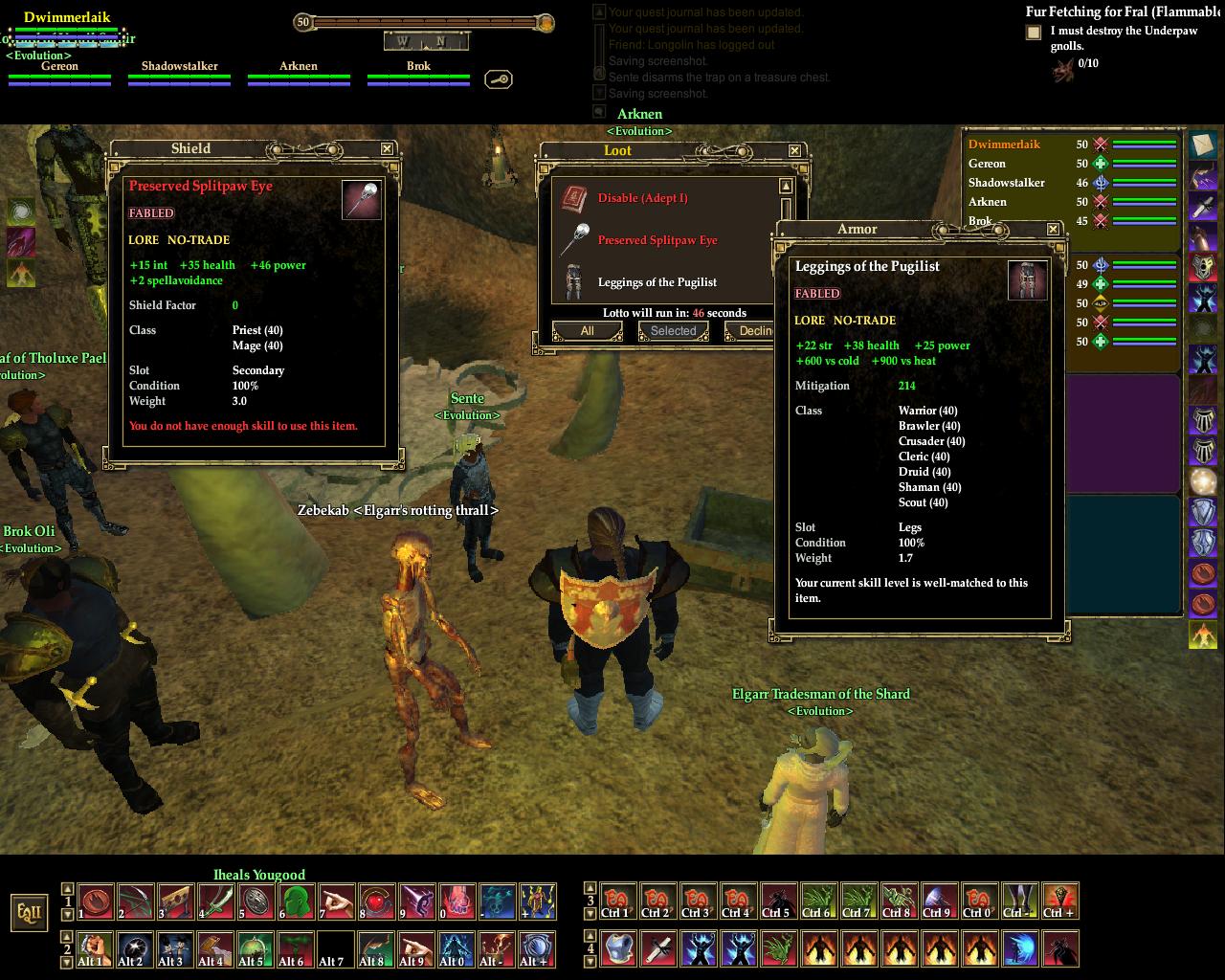Image resolution: width=1225 pixels, height=980 pixels.
Task: Choose Preserved Splitpaw Eye from the loot list
Action: pyautogui.click(x=657, y=240)
